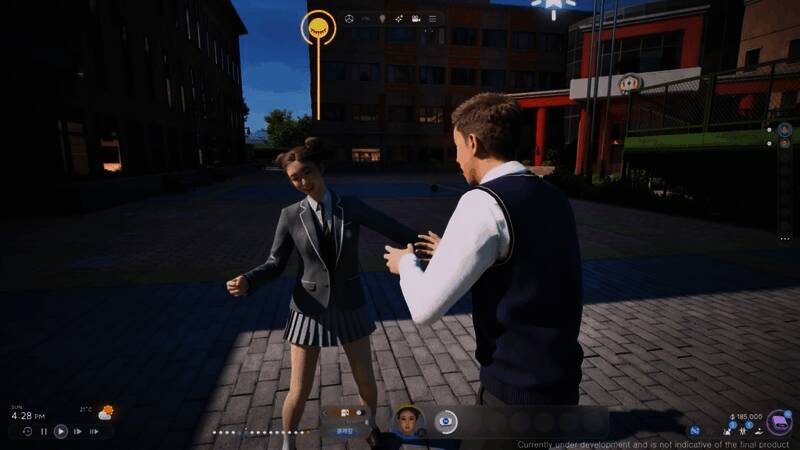The width and height of the screenshot is (800, 450).
Task: Click the Korean-labeled interaction button
Action: (x=344, y=433)
